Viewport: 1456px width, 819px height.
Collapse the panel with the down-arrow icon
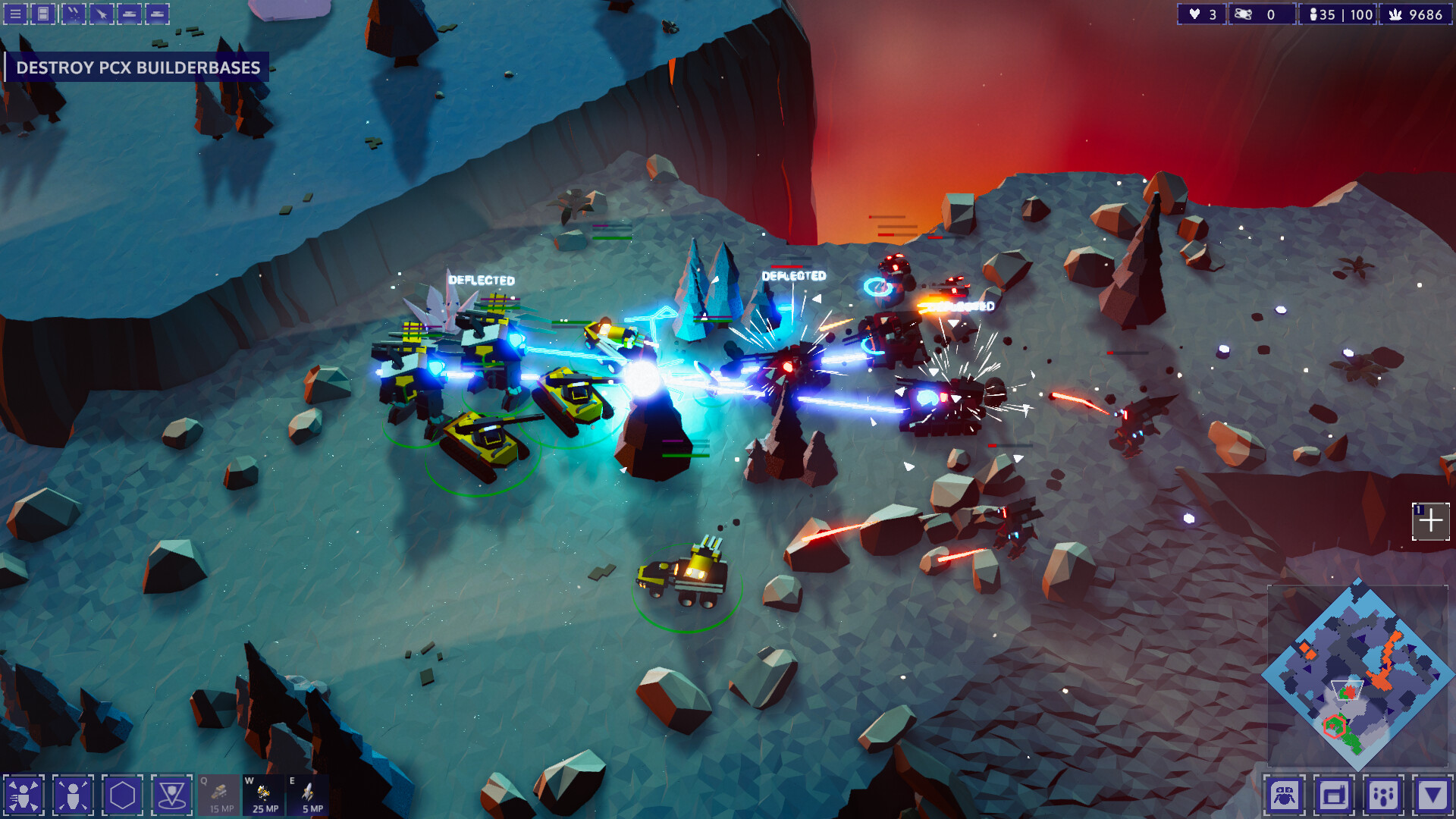pos(1433,794)
